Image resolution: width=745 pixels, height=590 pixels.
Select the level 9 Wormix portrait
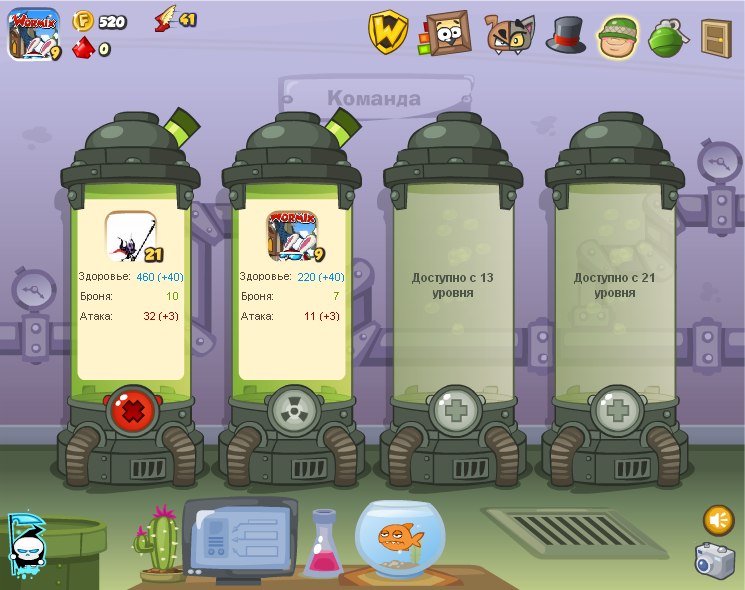pos(292,236)
